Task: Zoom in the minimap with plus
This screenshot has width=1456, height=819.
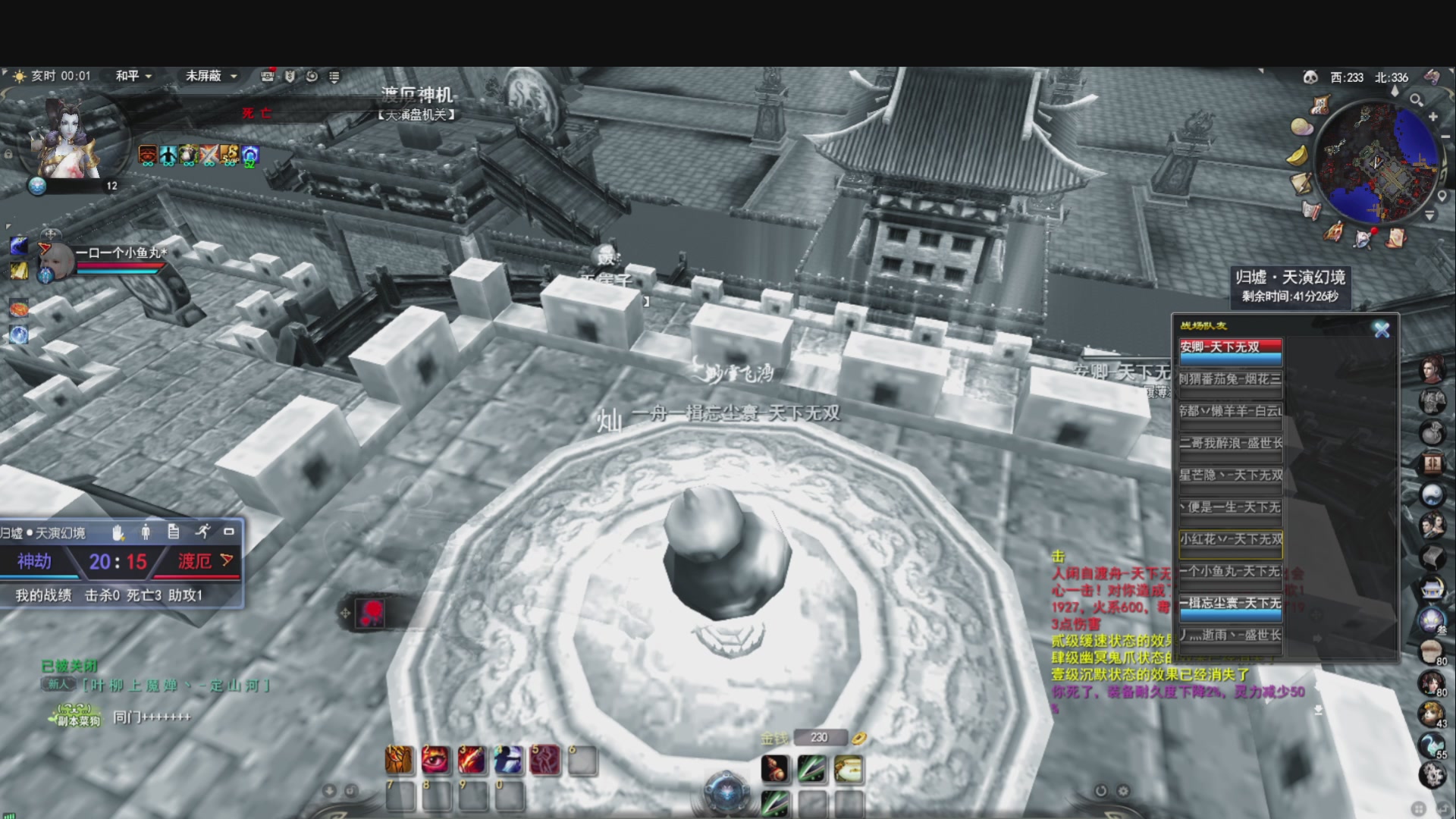Action: [1433, 117]
